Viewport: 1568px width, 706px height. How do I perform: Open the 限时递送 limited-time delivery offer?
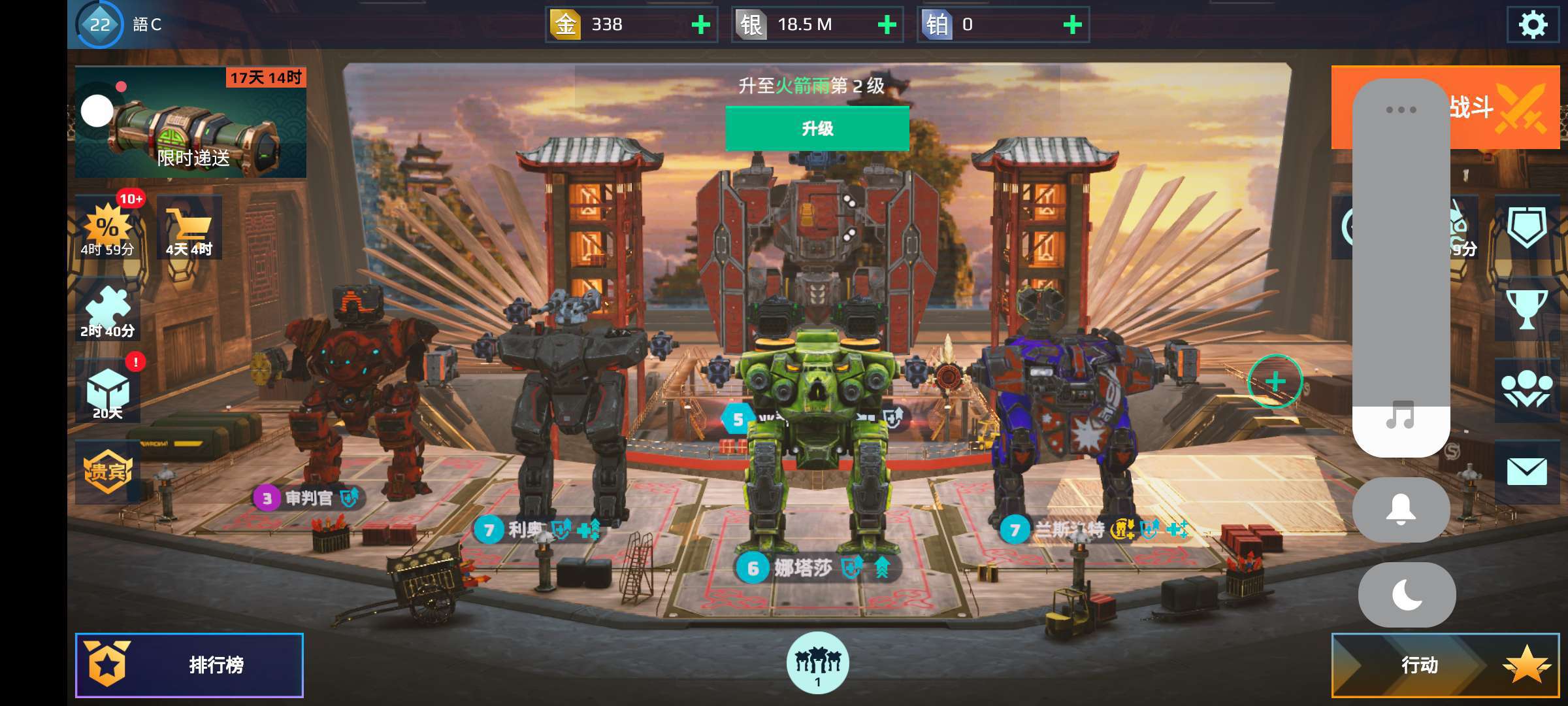click(x=191, y=122)
